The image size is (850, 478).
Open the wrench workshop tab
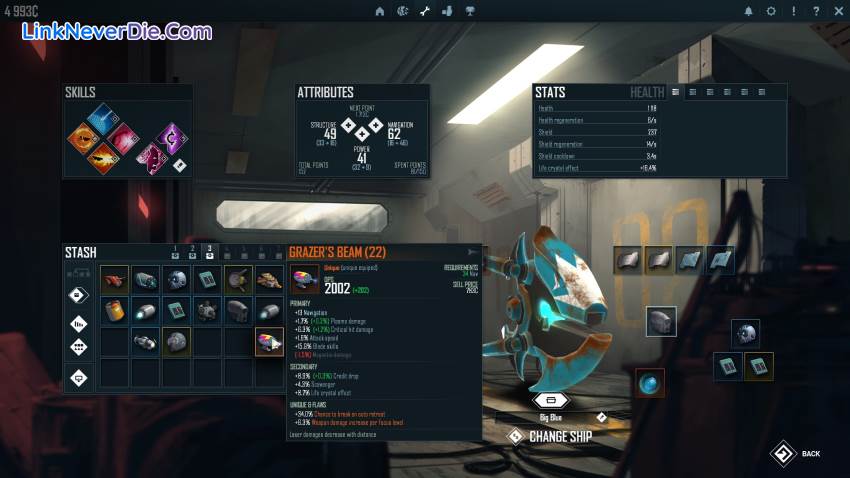(x=424, y=11)
